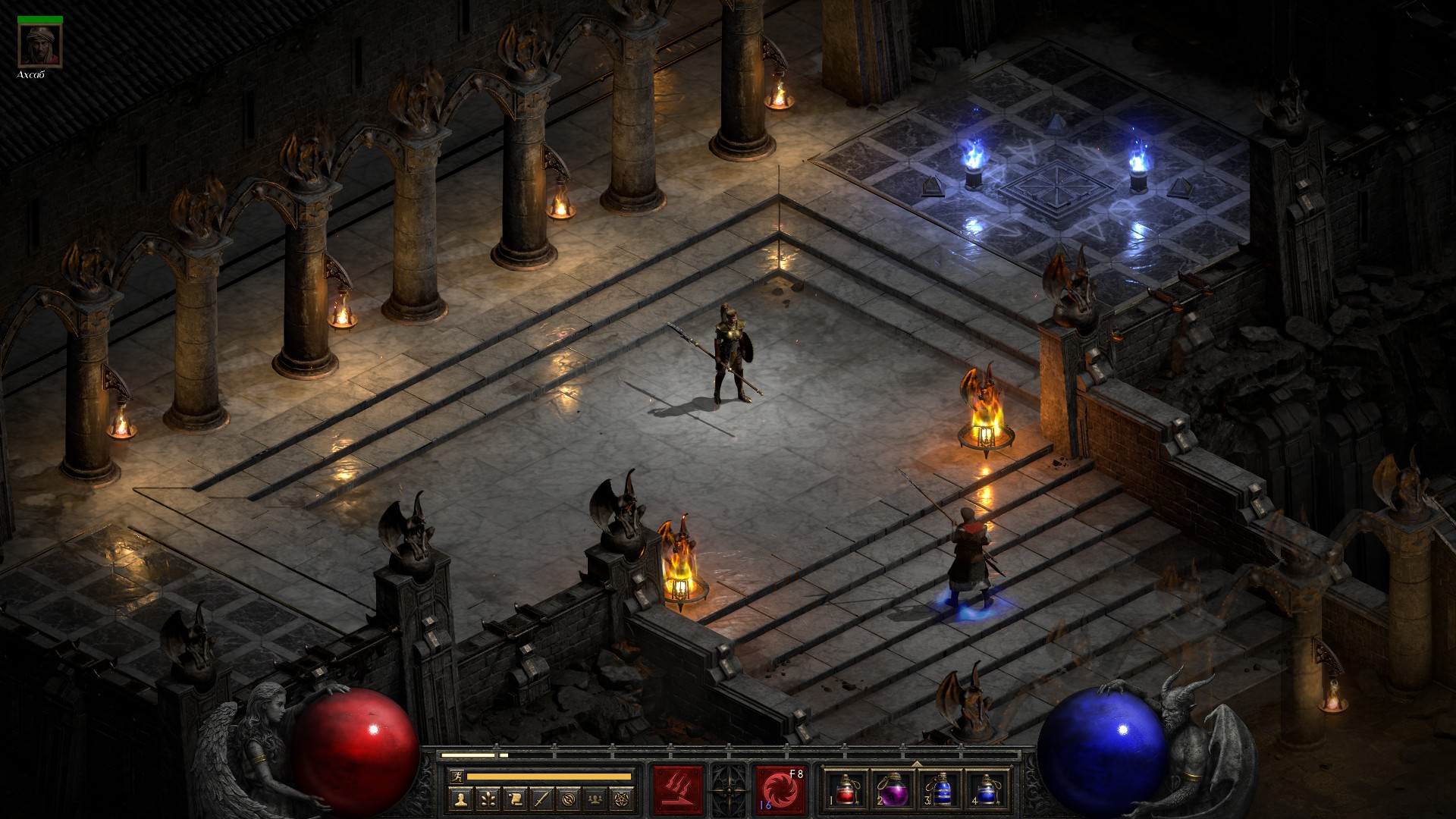Use the purple rejuvenation potion in slot 2
The width and height of the screenshot is (1456, 819).
tap(892, 789)
